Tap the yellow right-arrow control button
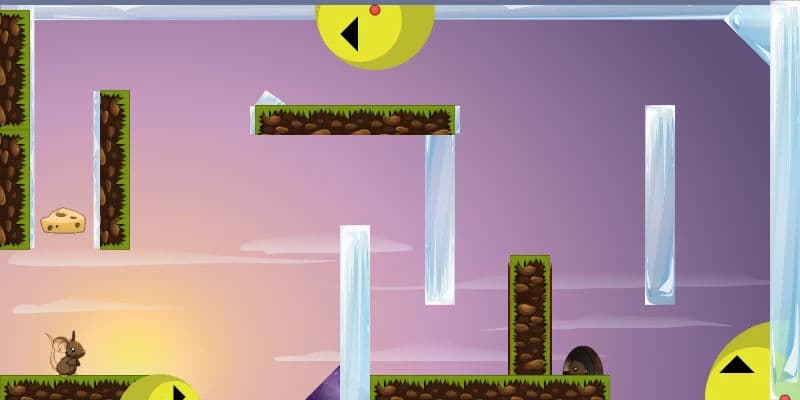This screenshot has width=800, height=400. point(162,390)
